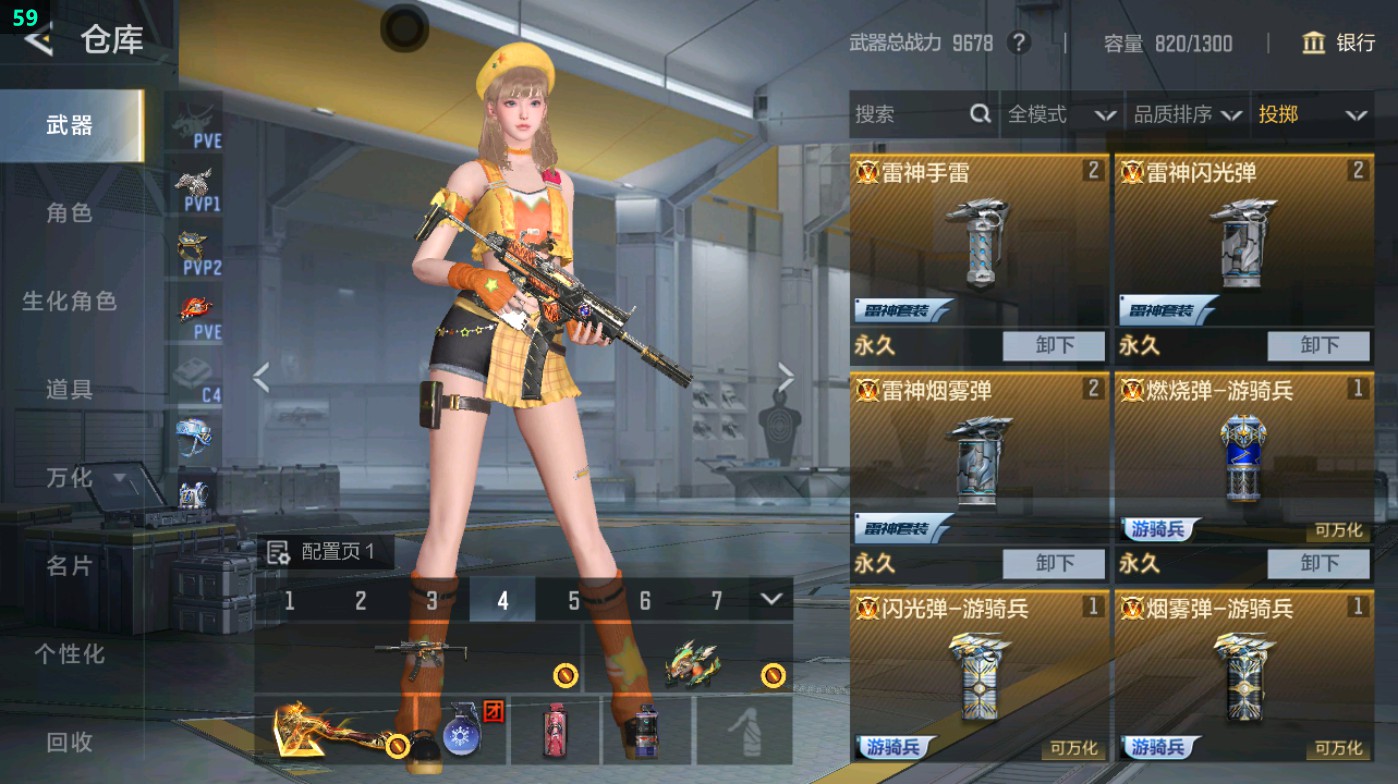Open the 银行 bank icon

coord(1311,44)
